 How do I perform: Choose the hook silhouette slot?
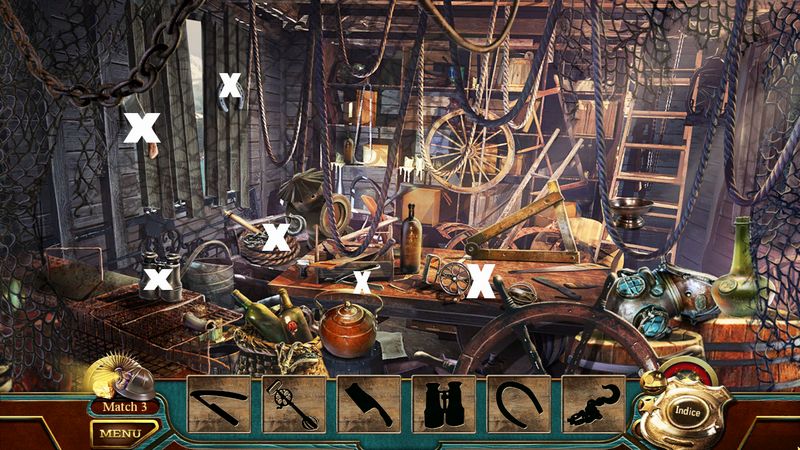pyautogui.click(x=593, y=405)
